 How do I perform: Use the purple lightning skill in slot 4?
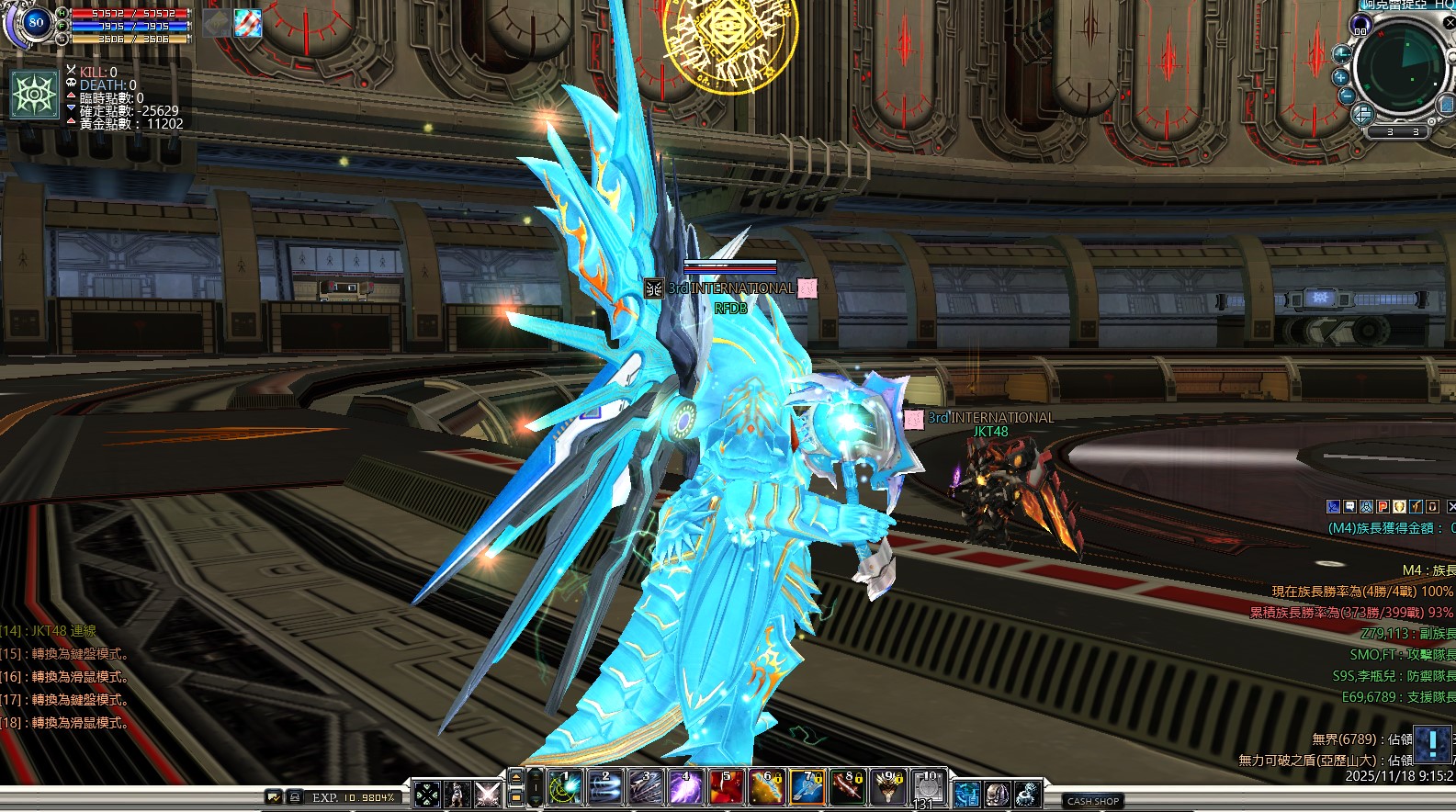tap(685, 789)
